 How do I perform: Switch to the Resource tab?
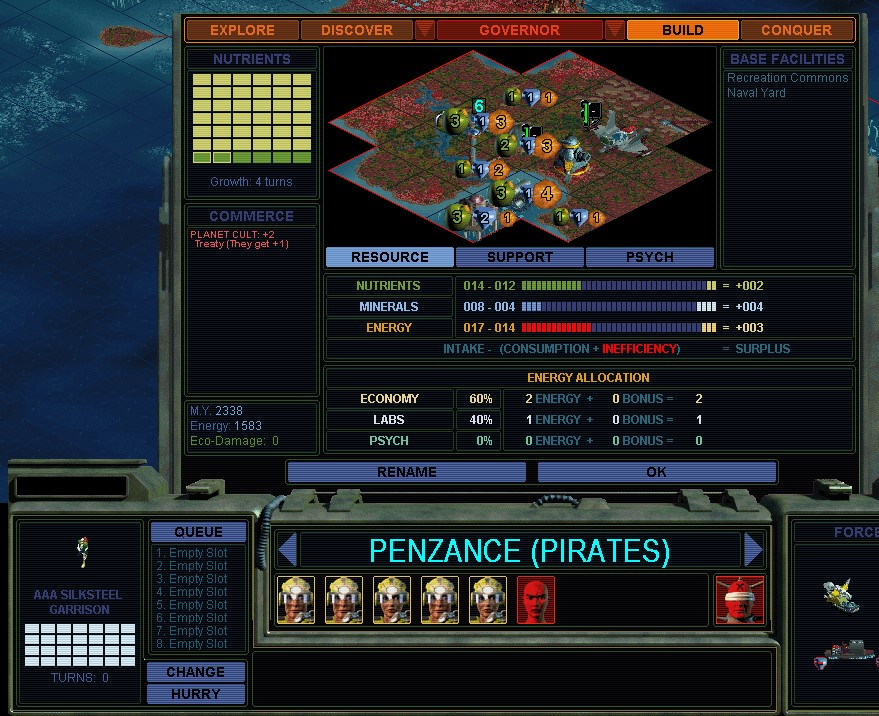[389, 257]
